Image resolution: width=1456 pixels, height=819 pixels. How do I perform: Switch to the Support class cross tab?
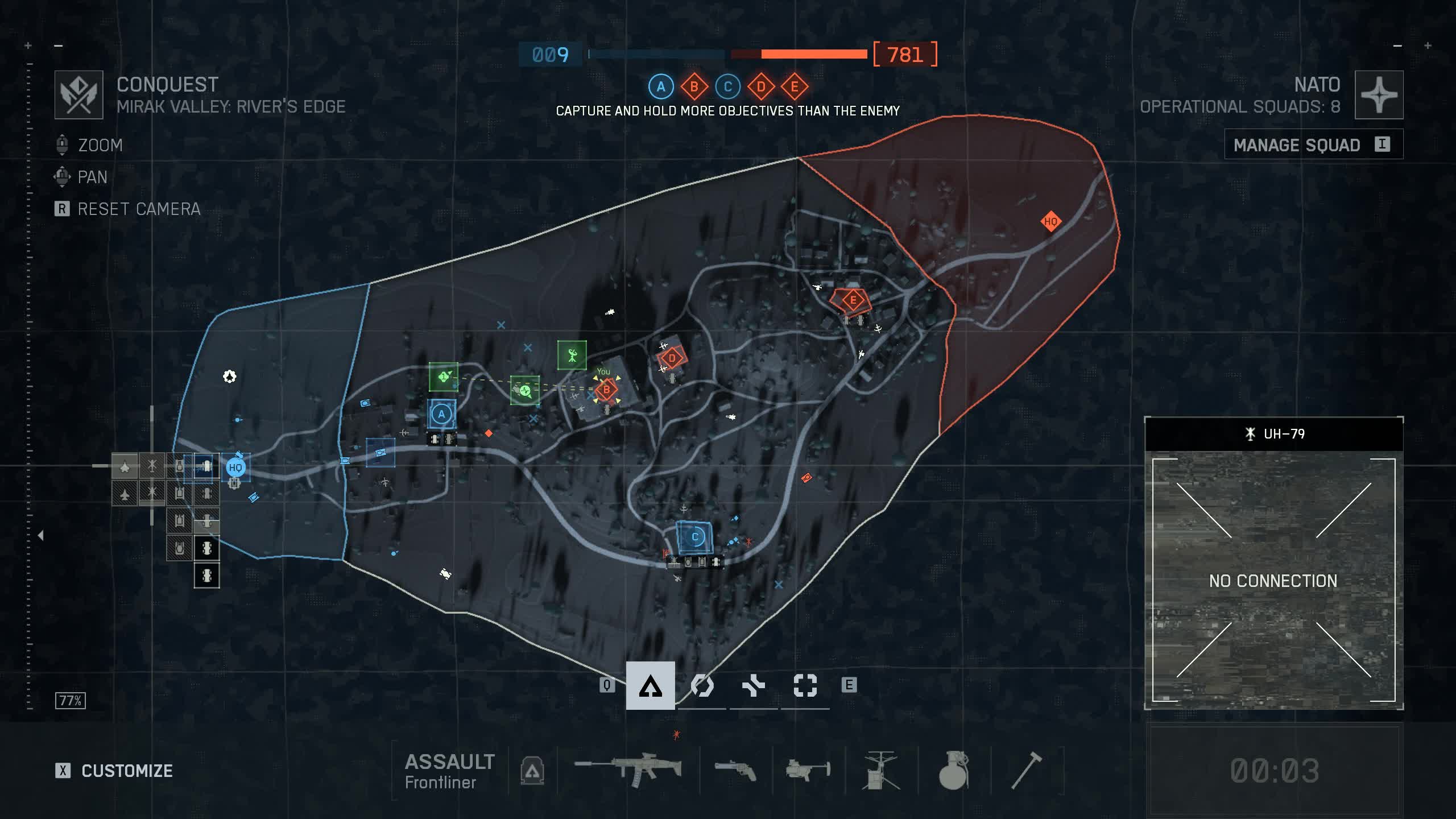click(754, 685)
